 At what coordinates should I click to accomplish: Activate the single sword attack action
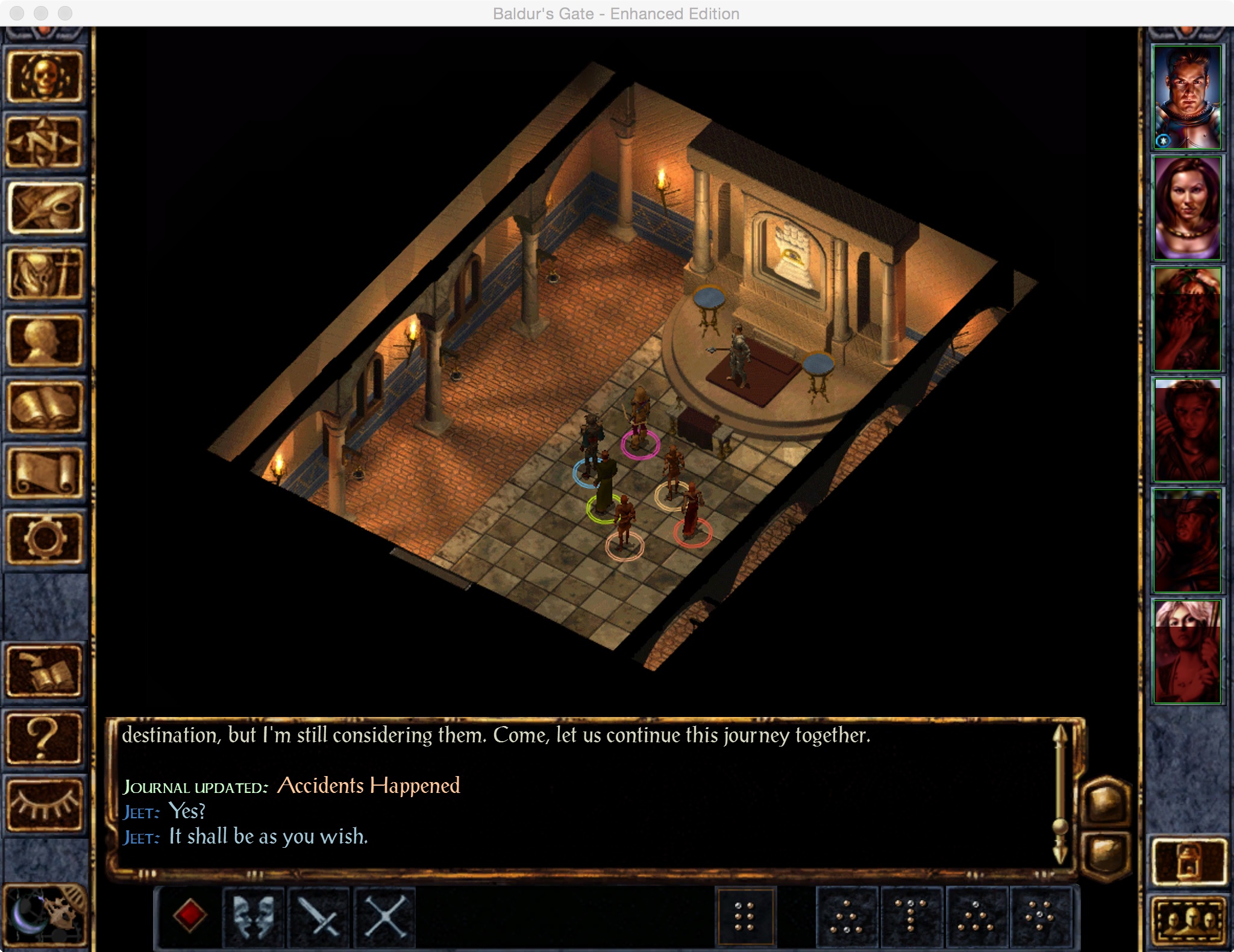click(320, 916)
